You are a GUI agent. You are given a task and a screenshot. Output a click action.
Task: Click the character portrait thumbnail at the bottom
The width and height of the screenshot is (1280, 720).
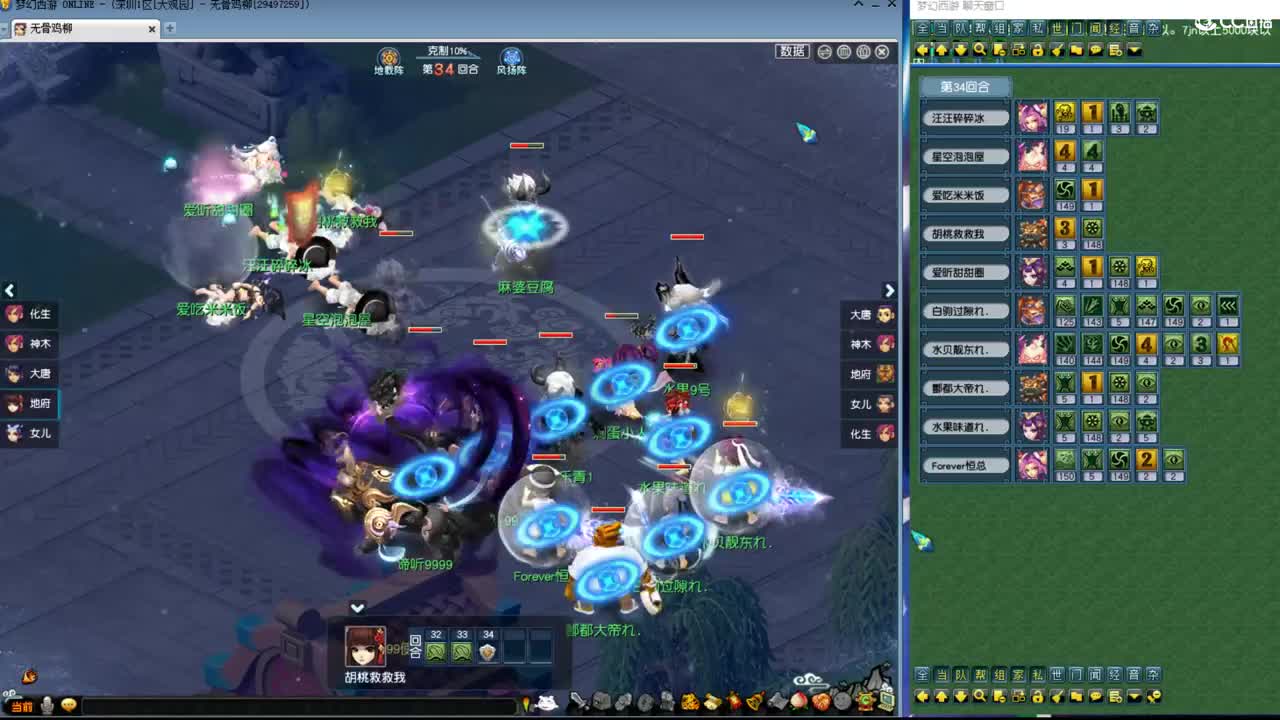[367, 645]
